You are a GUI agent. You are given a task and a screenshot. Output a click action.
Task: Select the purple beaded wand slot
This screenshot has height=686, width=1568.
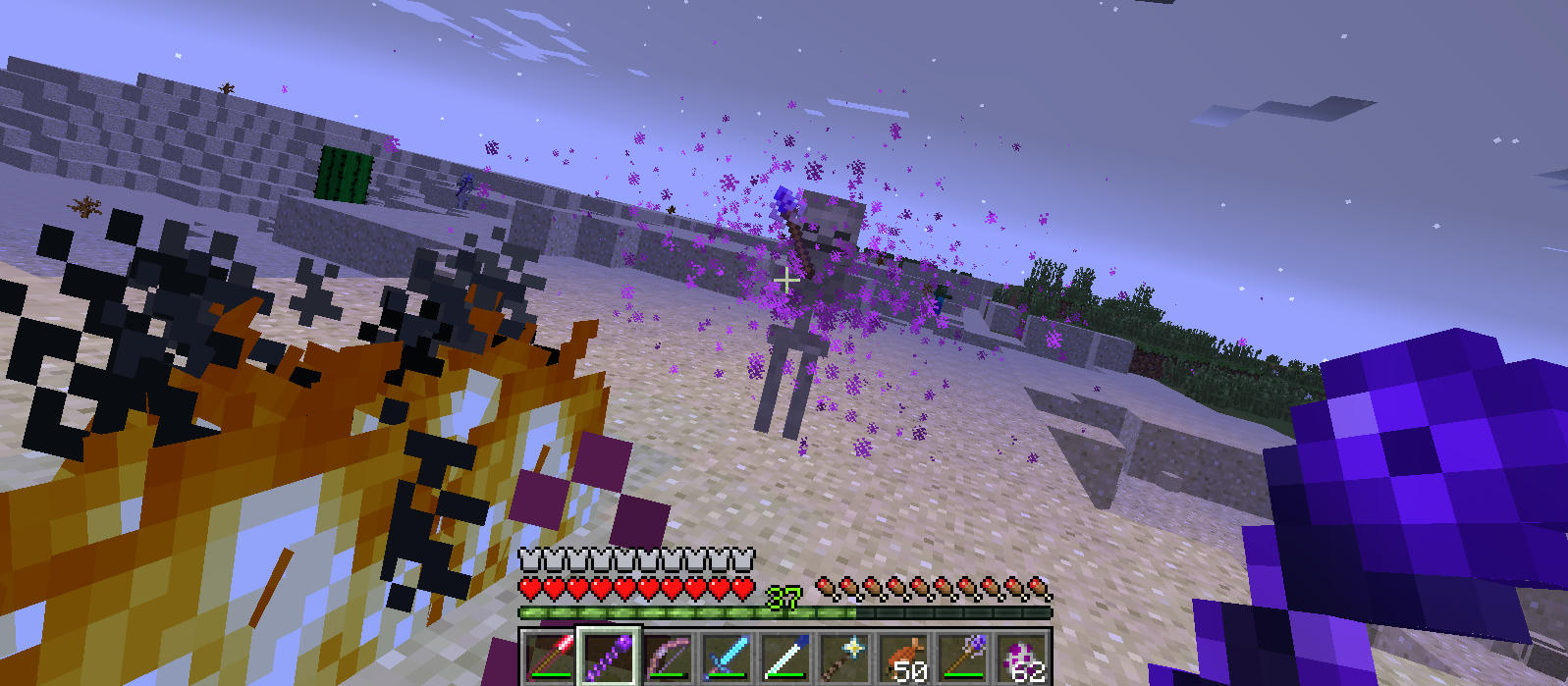pyautogui.click(x=609, y=657)
